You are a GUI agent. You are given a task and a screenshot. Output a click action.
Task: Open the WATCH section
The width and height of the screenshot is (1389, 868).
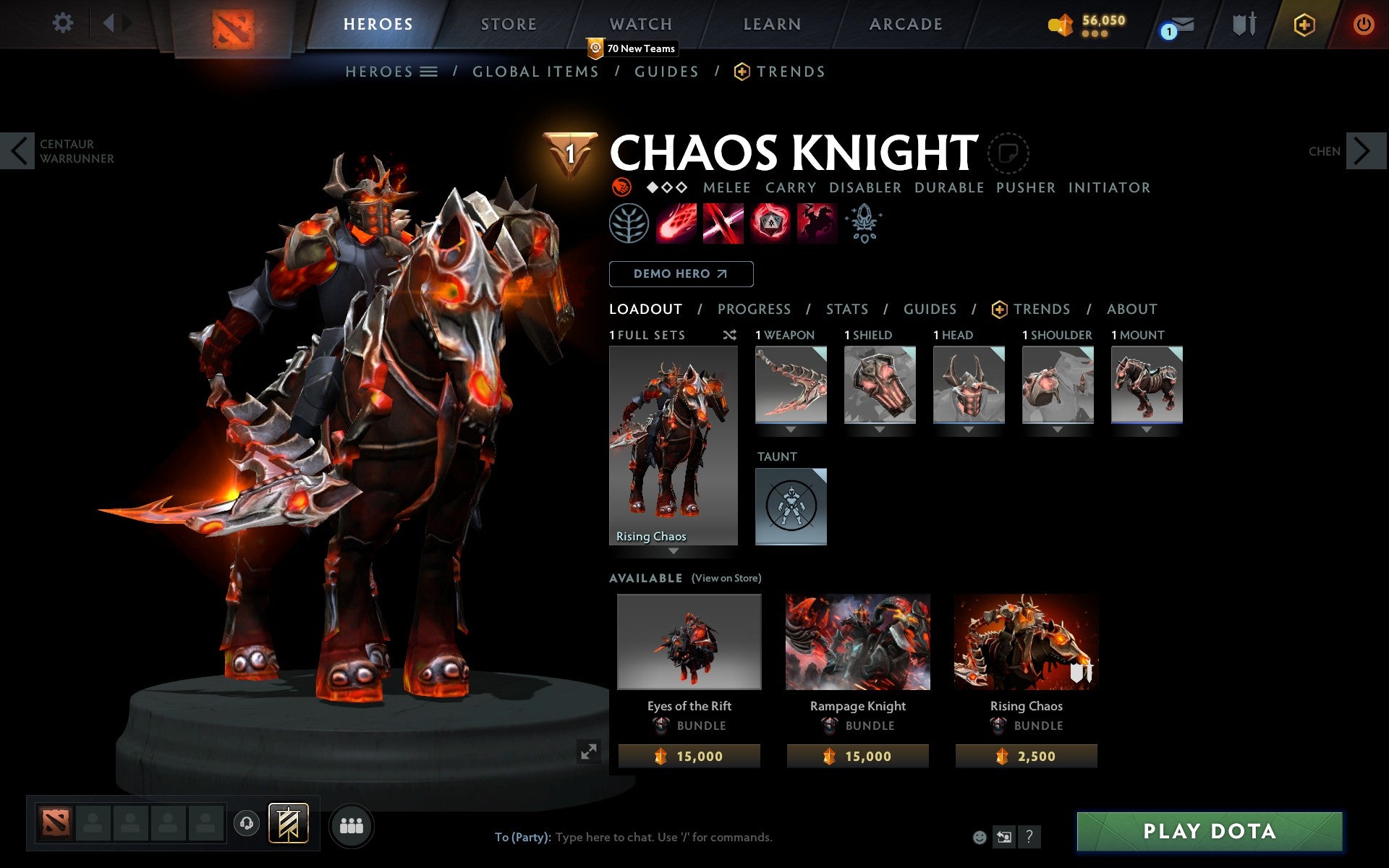point(640,23)
